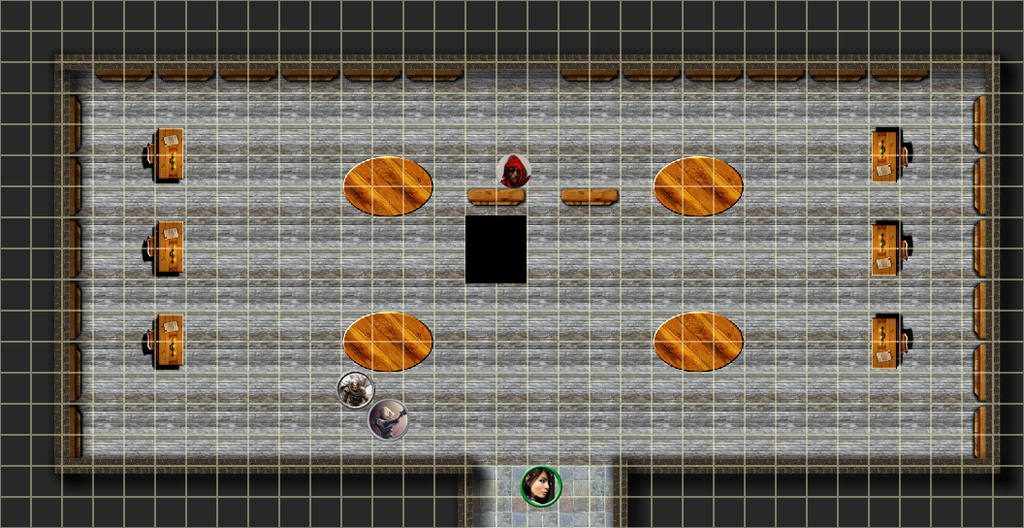Select the armored white-haired warrior token
This screenshot has height=528, width=1024.
[x=355, y=389]
